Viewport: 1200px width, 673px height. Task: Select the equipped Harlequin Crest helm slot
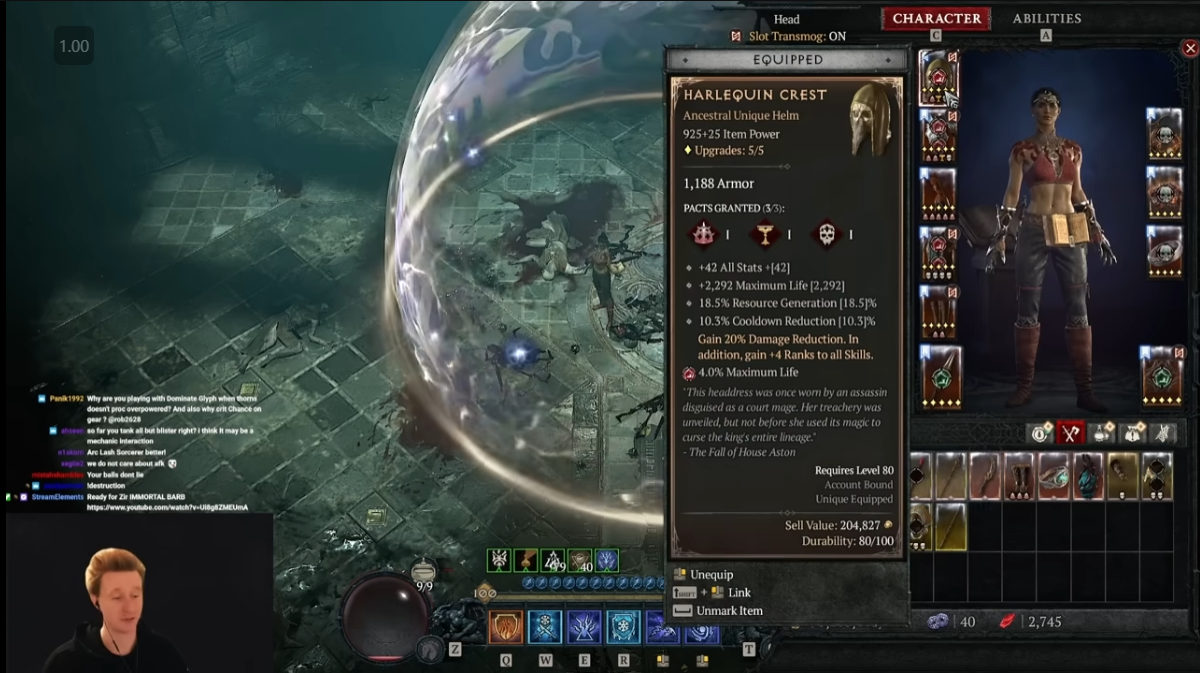coord(939,77)
